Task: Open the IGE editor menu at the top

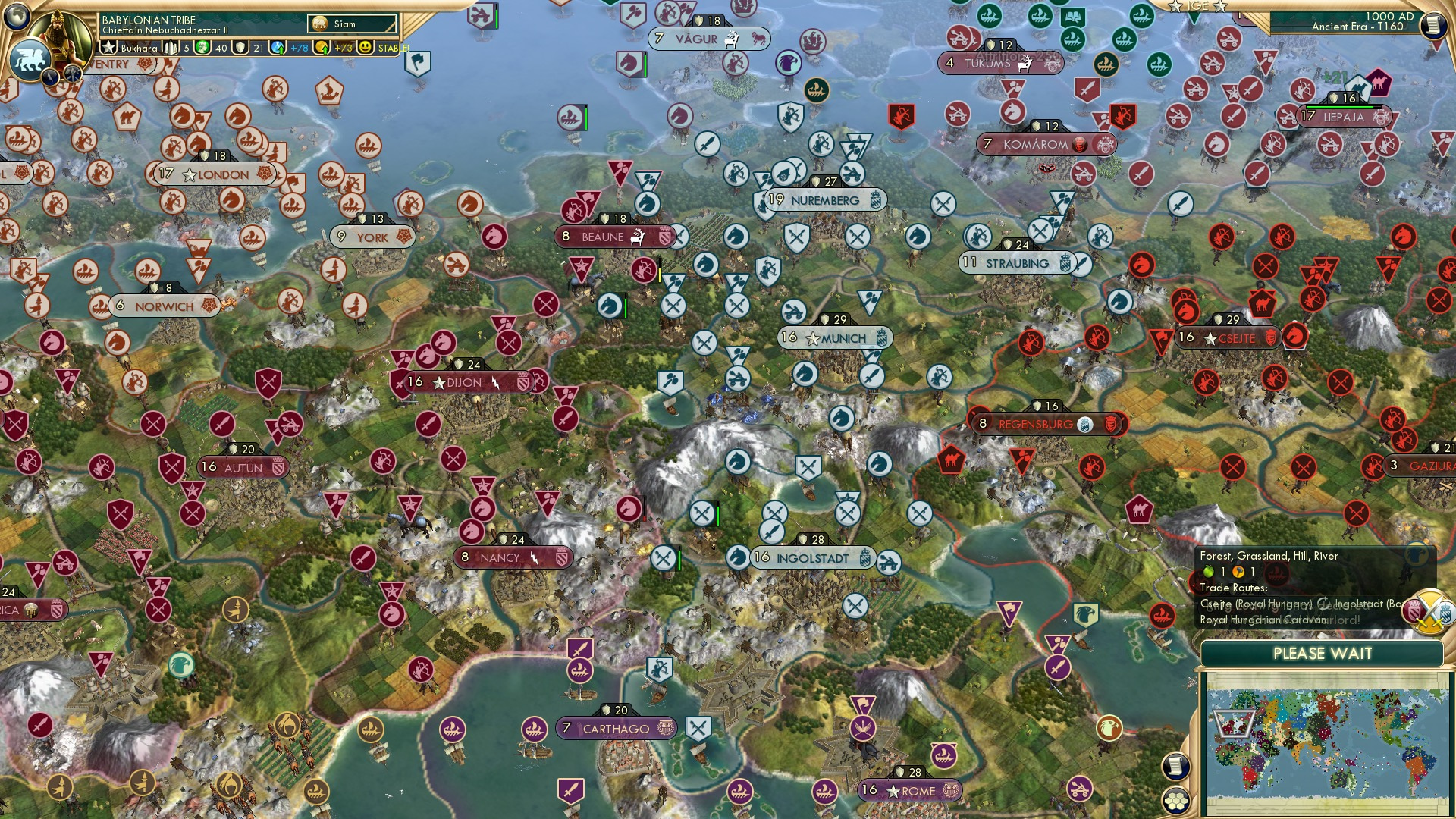Action: [x=1198, y=6]
